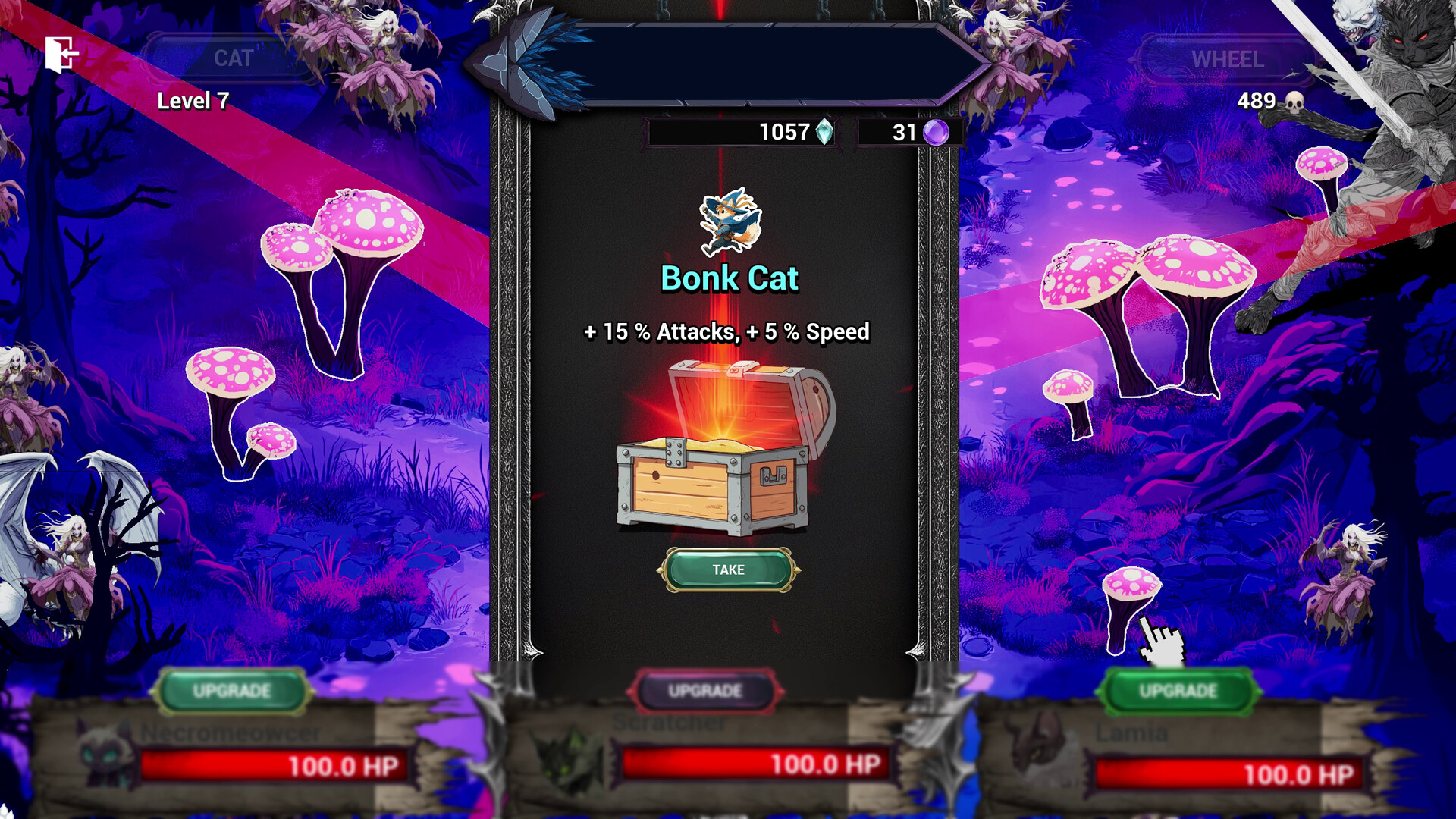Click the exit door icon top-left
This screenshot has height=819, width=1456.
coord(63,54)
